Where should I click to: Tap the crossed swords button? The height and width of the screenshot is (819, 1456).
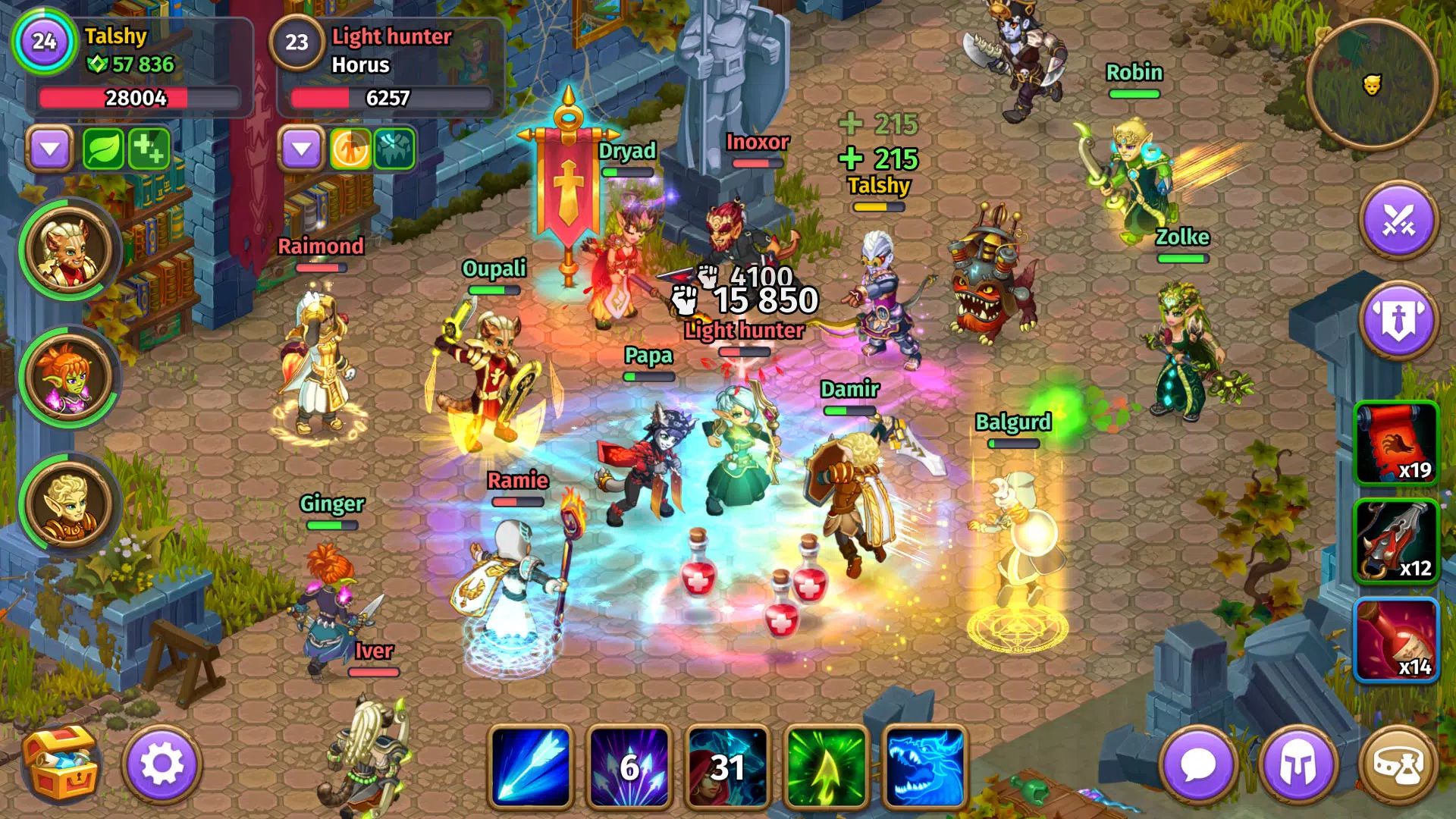point(1399,221)
